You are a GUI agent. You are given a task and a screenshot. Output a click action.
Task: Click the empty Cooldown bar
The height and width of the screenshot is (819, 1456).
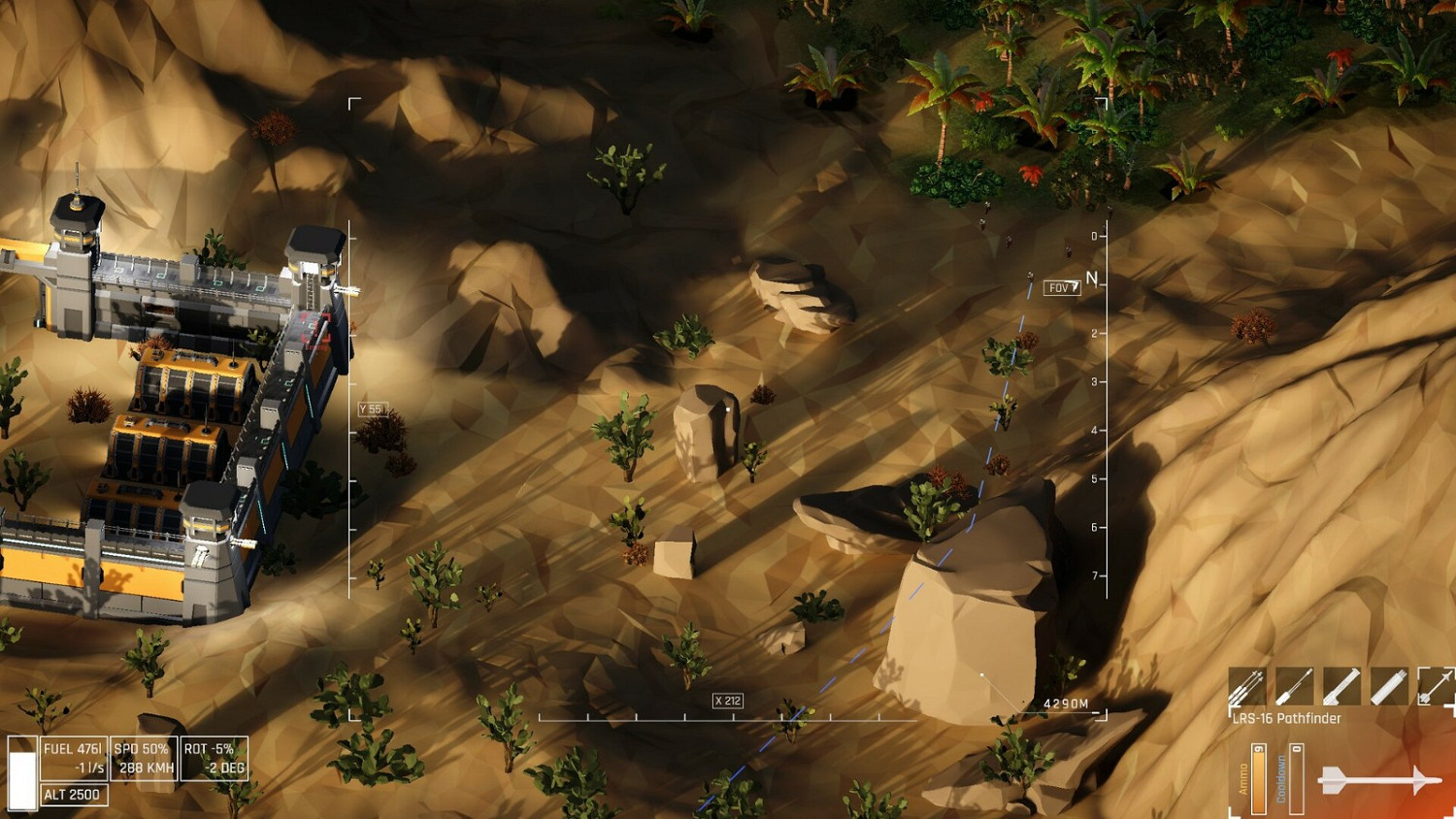point(1296,776)
